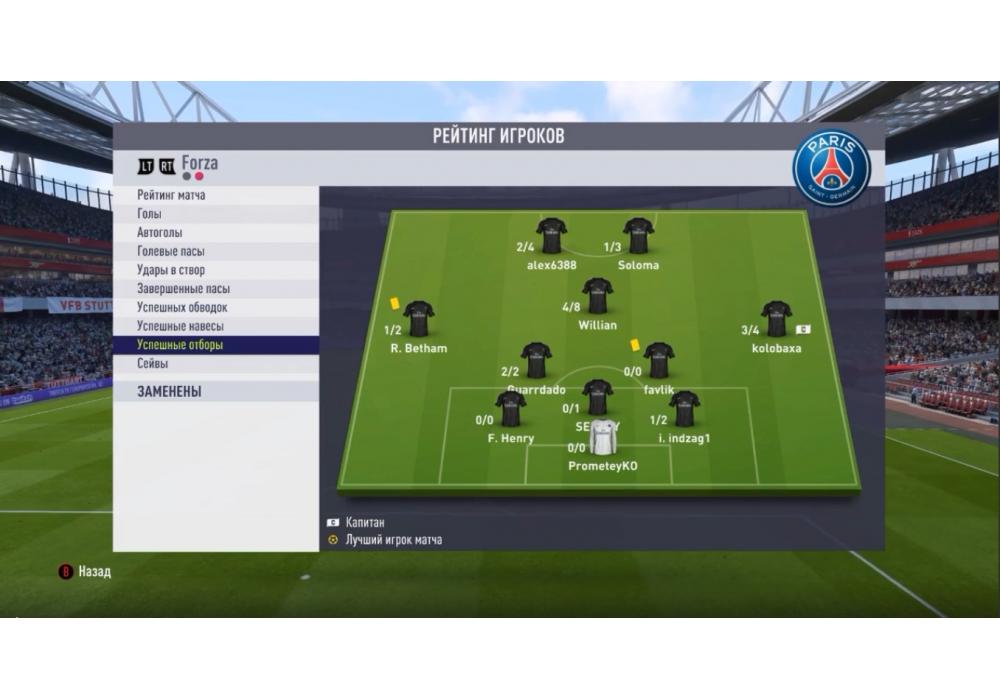Choose R. Betham on the formation
Viewport: 1000px width, 700px height.
[x=419, y=319]
